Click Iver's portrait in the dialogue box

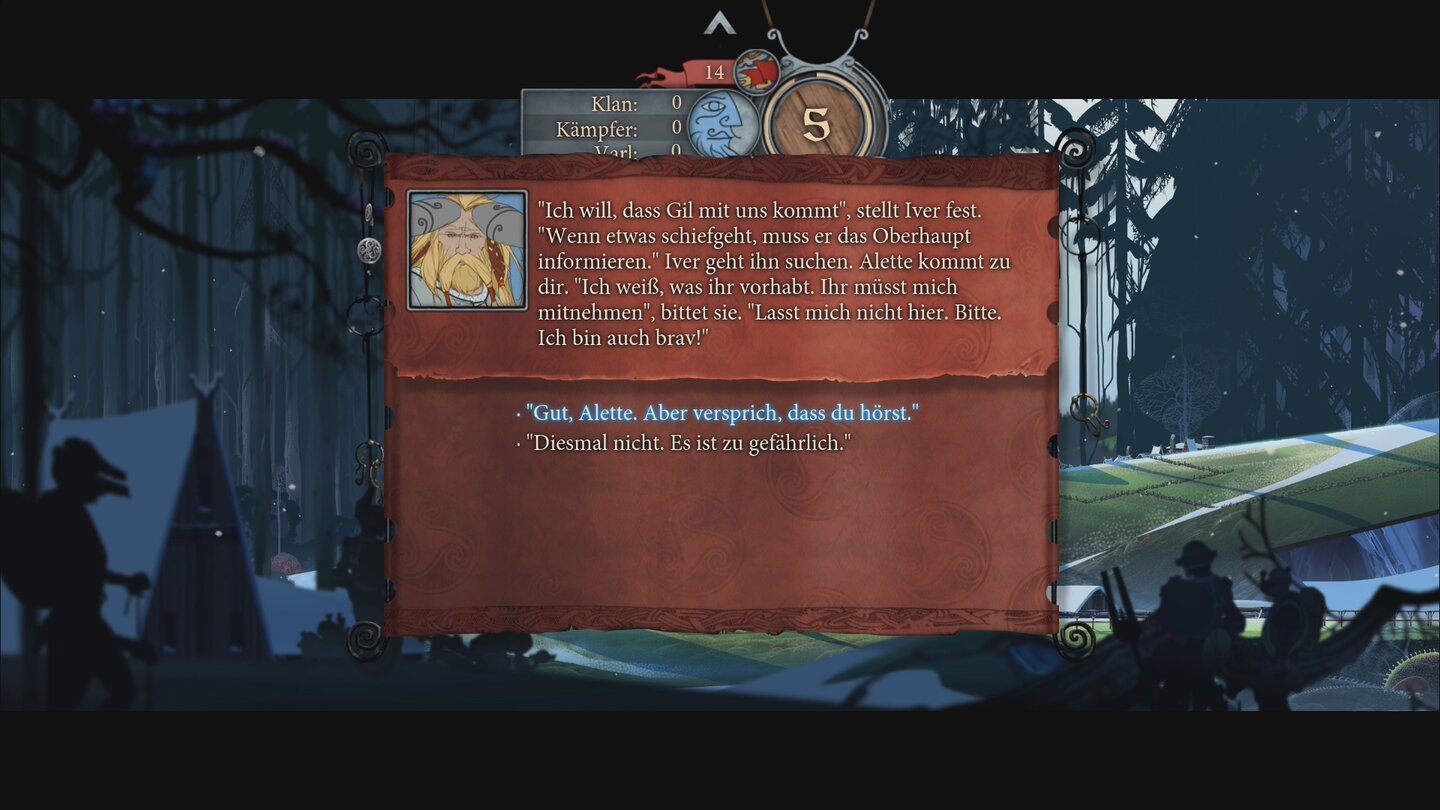pos(466,249)
